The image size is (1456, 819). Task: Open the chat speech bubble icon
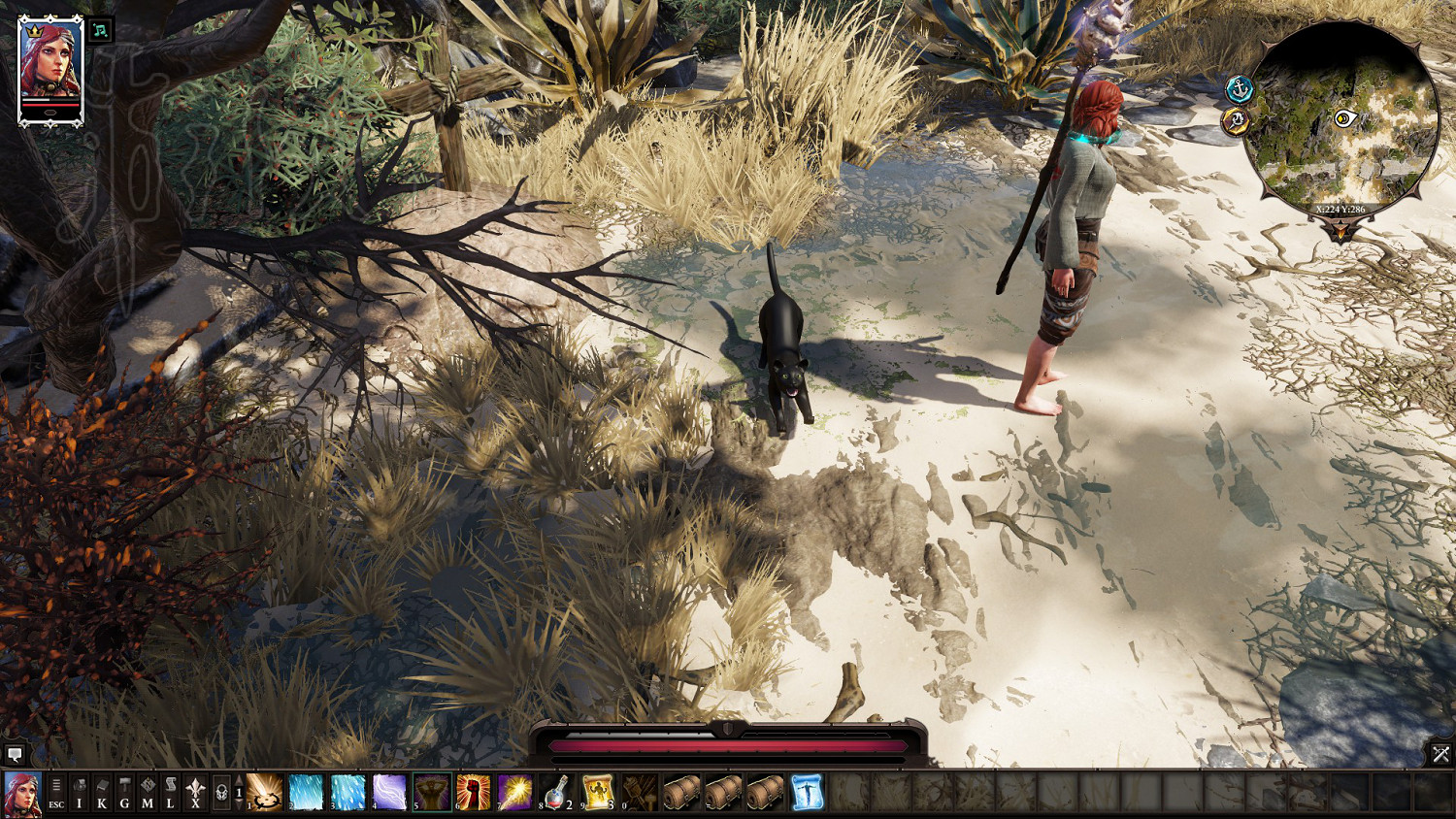tap(15, 754)
